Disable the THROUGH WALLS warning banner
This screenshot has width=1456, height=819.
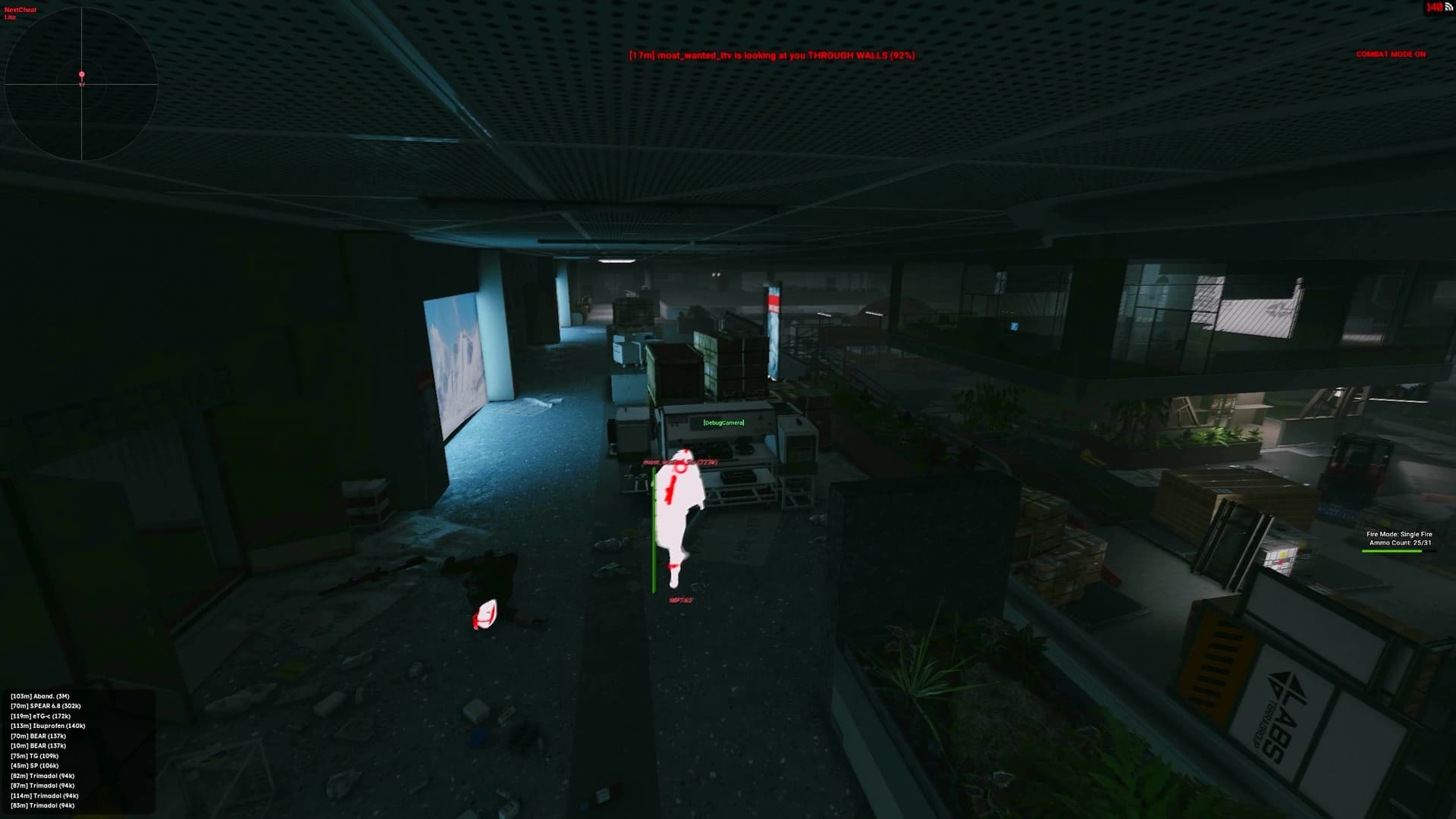[771, 55]
